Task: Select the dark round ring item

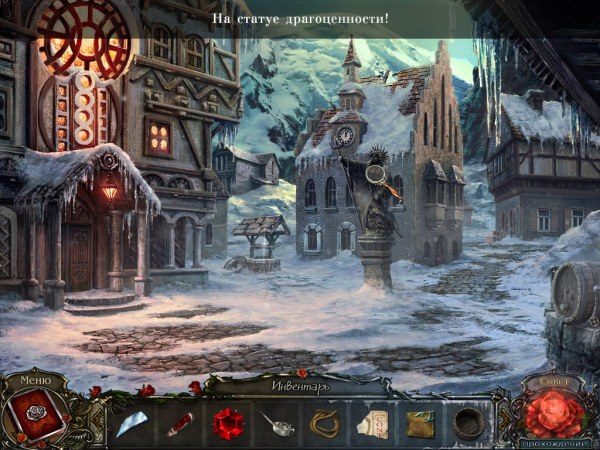Action: coord(466,423)
